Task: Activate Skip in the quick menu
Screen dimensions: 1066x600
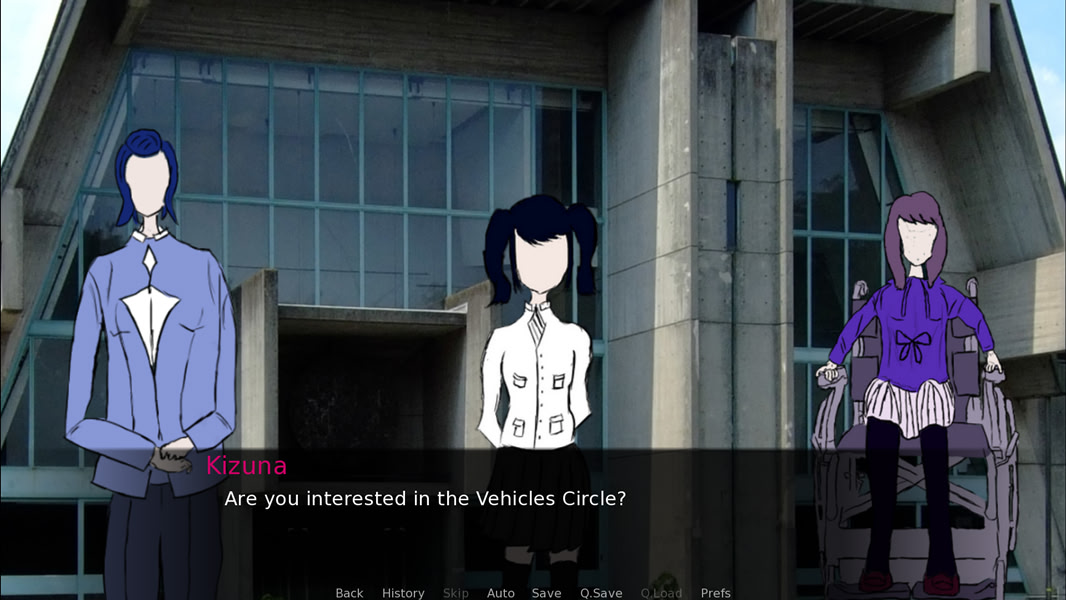Action: 455,593
